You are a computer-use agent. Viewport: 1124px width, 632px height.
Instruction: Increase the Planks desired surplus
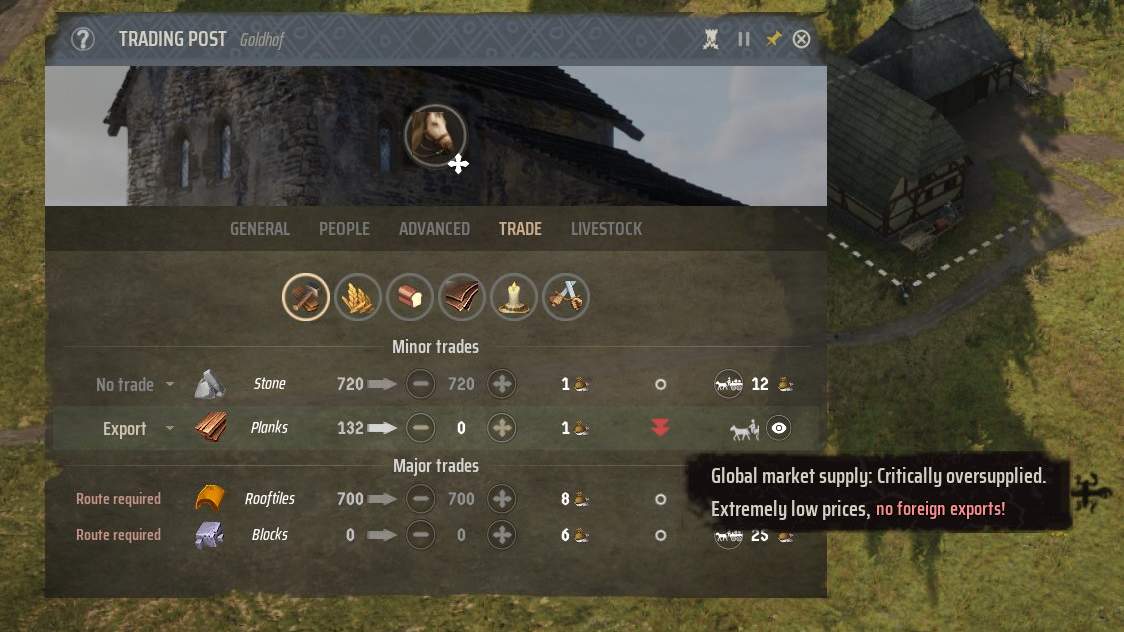click(502, 429)
